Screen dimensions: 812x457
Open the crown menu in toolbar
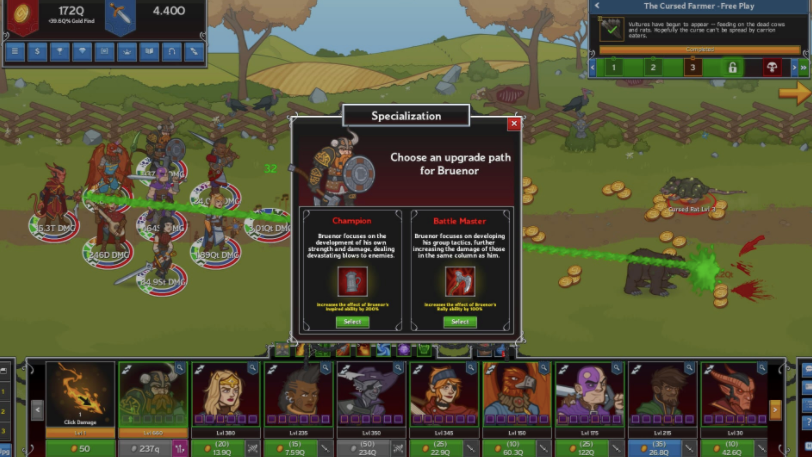(x=127, y=51)
